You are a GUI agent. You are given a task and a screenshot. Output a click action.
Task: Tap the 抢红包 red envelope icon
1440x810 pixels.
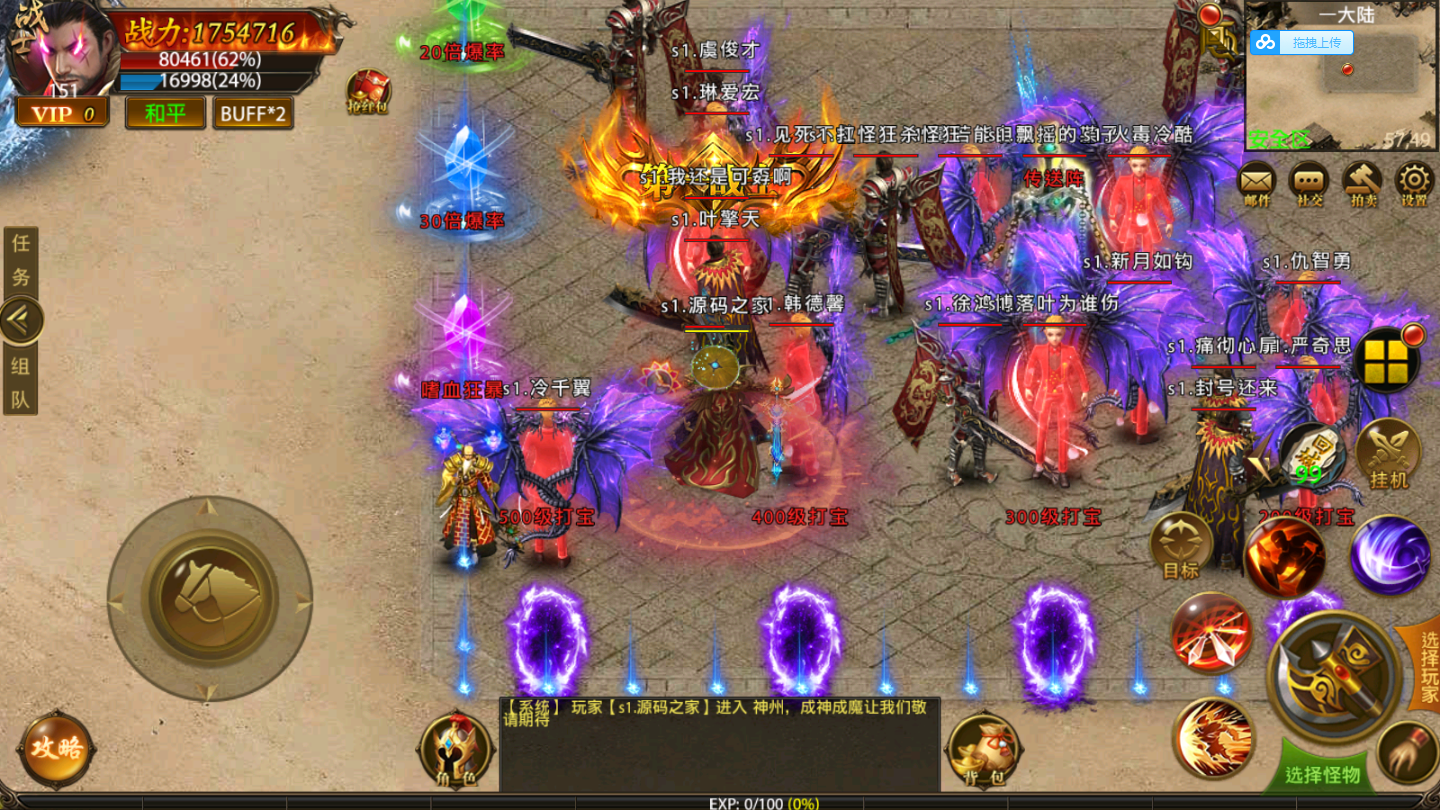[x=368, y=92]
